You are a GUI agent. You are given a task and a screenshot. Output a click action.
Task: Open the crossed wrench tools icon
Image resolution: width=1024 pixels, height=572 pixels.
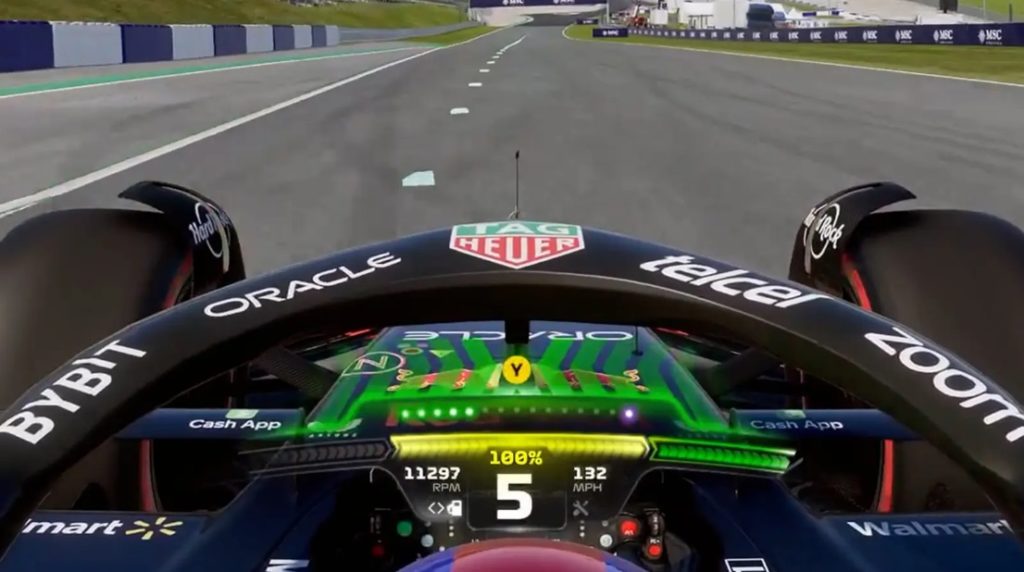coord(581,508)
